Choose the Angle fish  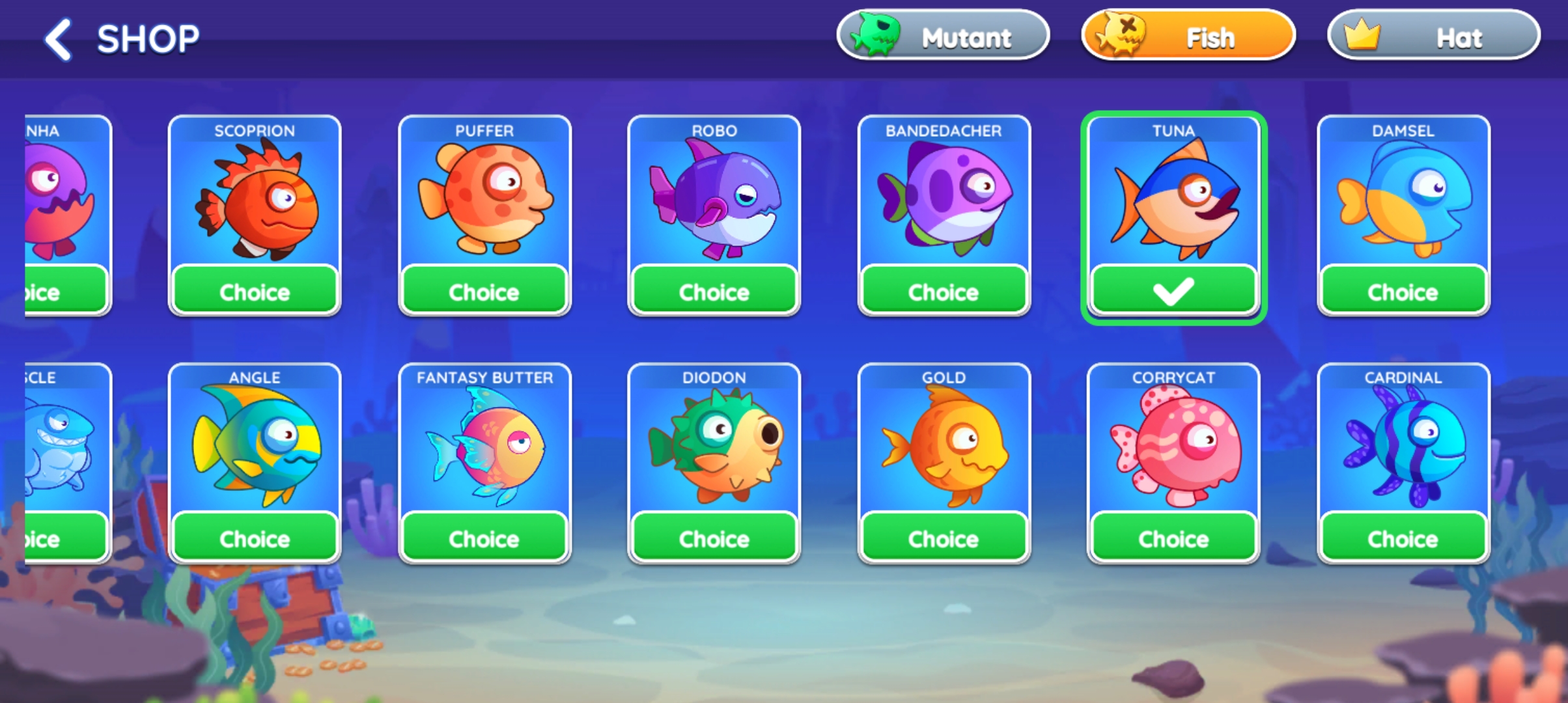(255, 538)
